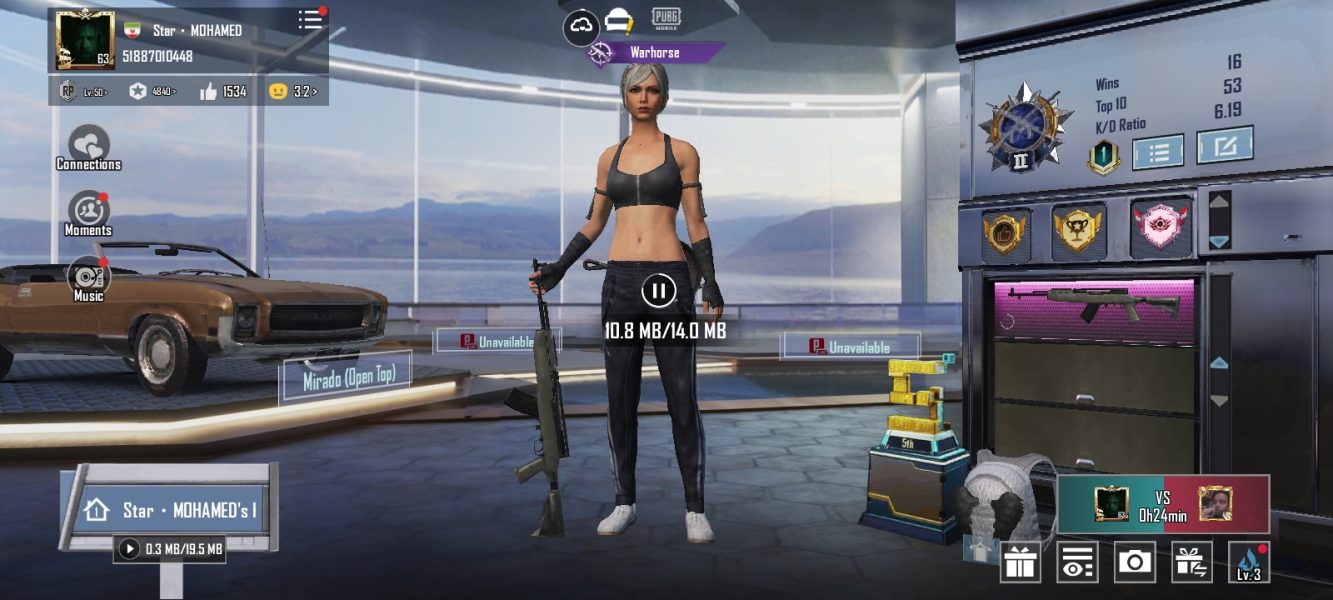View the 4840 star points details
The height and width of the screenshot is (600, 1333).
(x=152, y=91)
